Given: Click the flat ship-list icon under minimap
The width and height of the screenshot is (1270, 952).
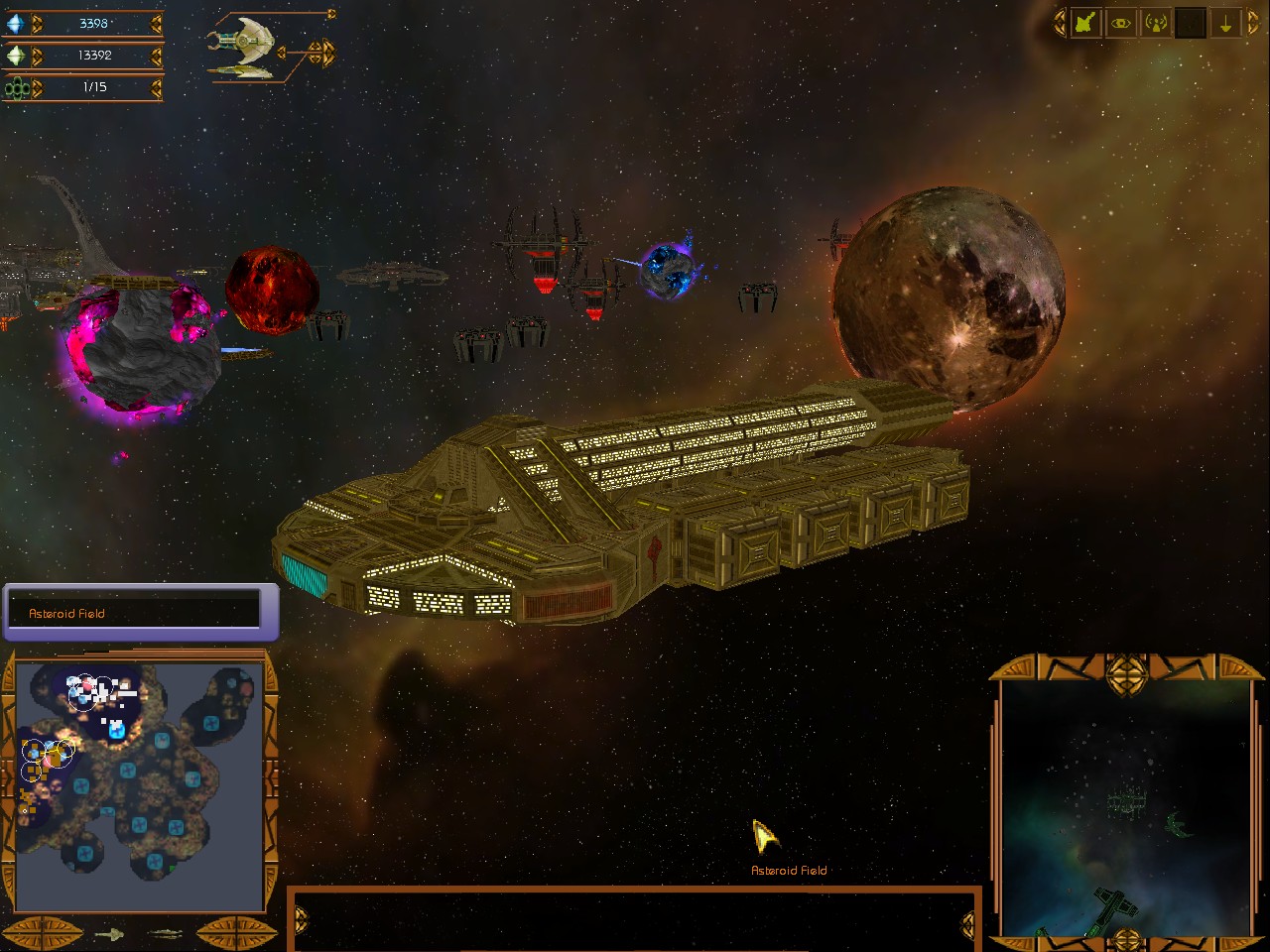Looking at the screenshot, I should coord(166,933).
